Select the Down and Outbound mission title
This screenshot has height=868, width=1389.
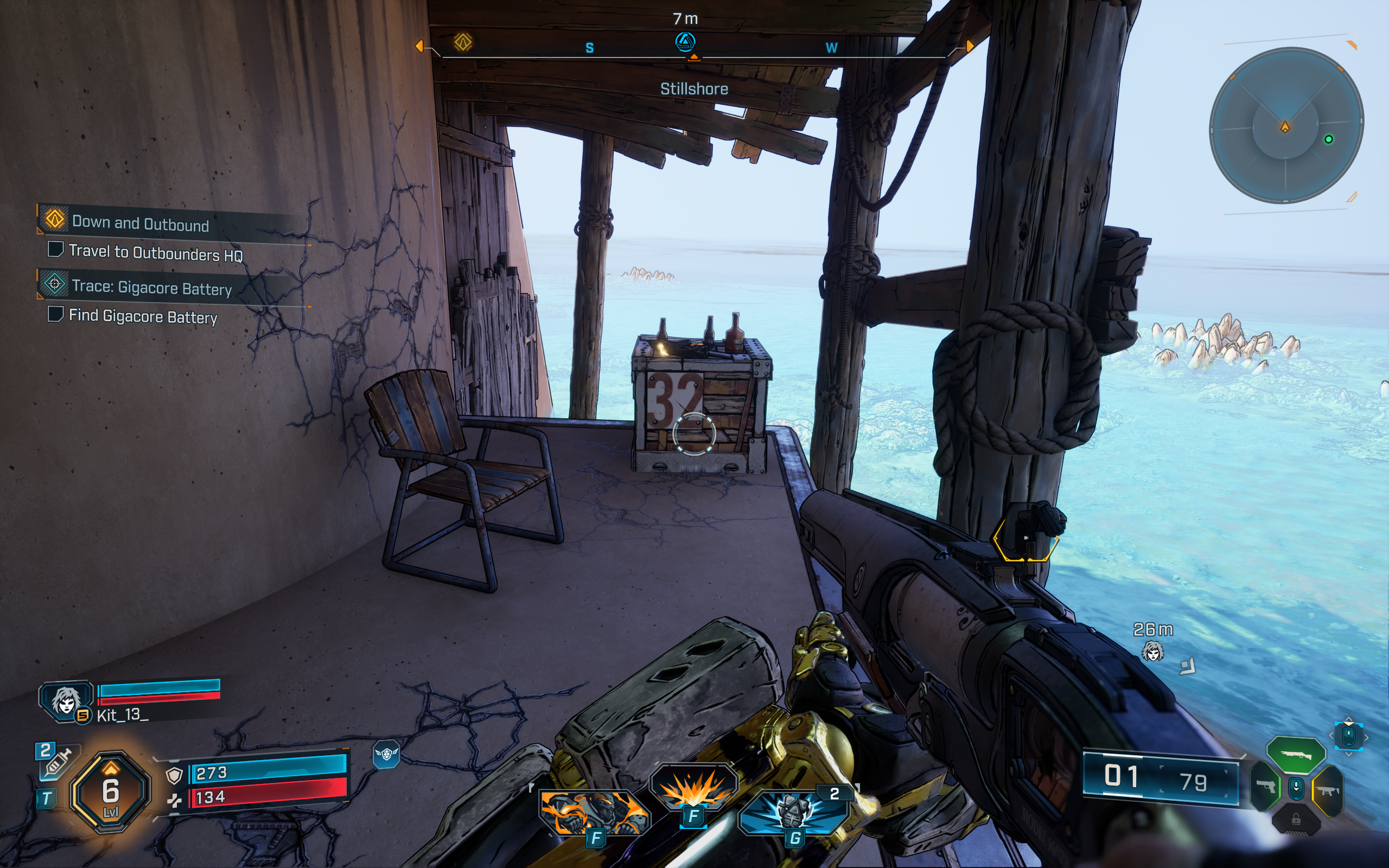click(x=141, y=224)
